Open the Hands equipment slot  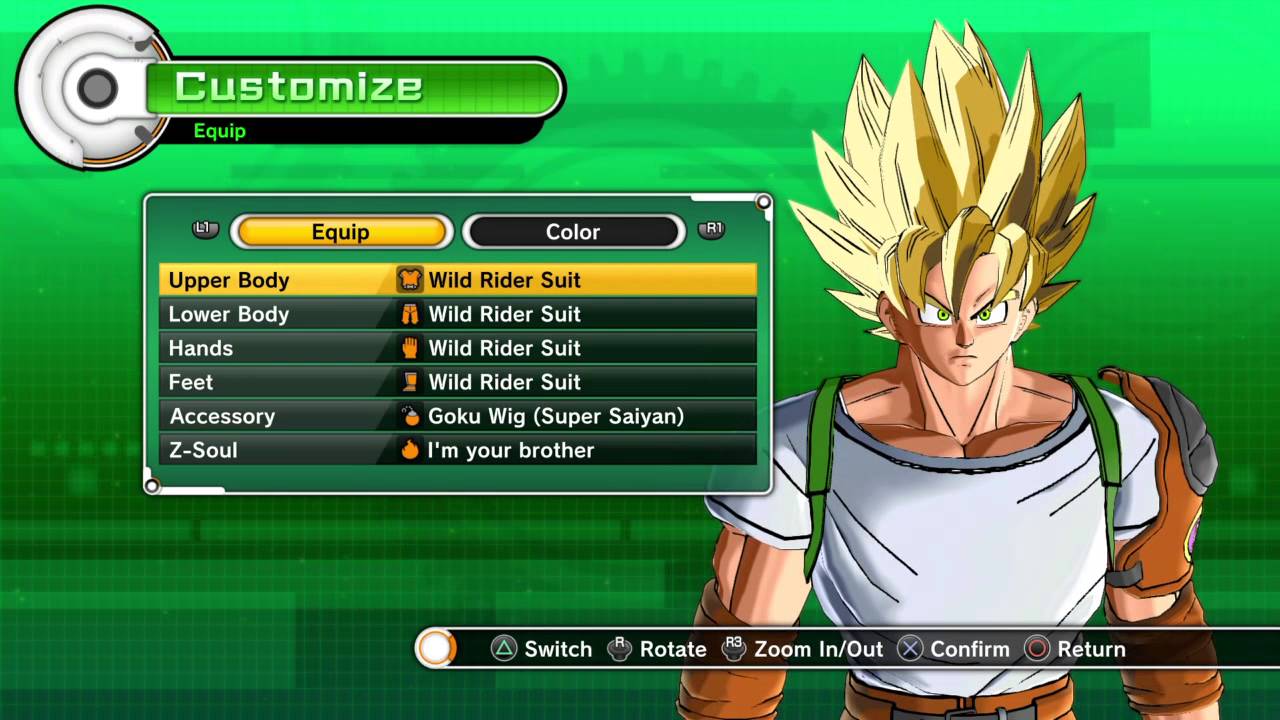coord(457,348)
